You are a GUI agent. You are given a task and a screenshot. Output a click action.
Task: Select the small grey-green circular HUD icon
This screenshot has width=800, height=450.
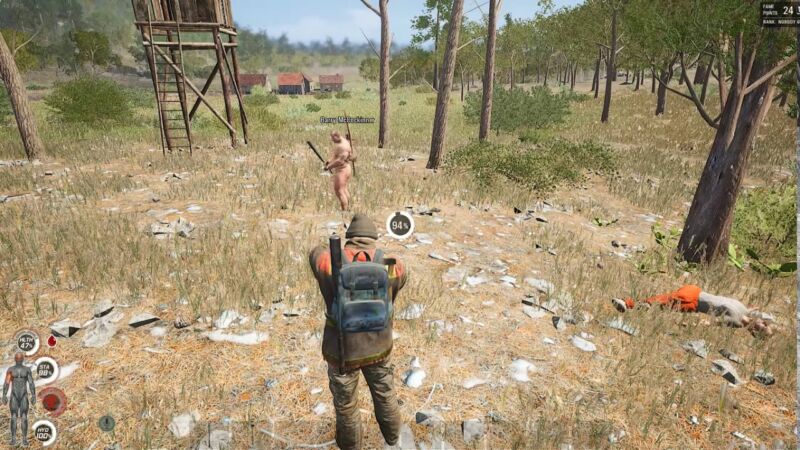(x=106, y=423)
